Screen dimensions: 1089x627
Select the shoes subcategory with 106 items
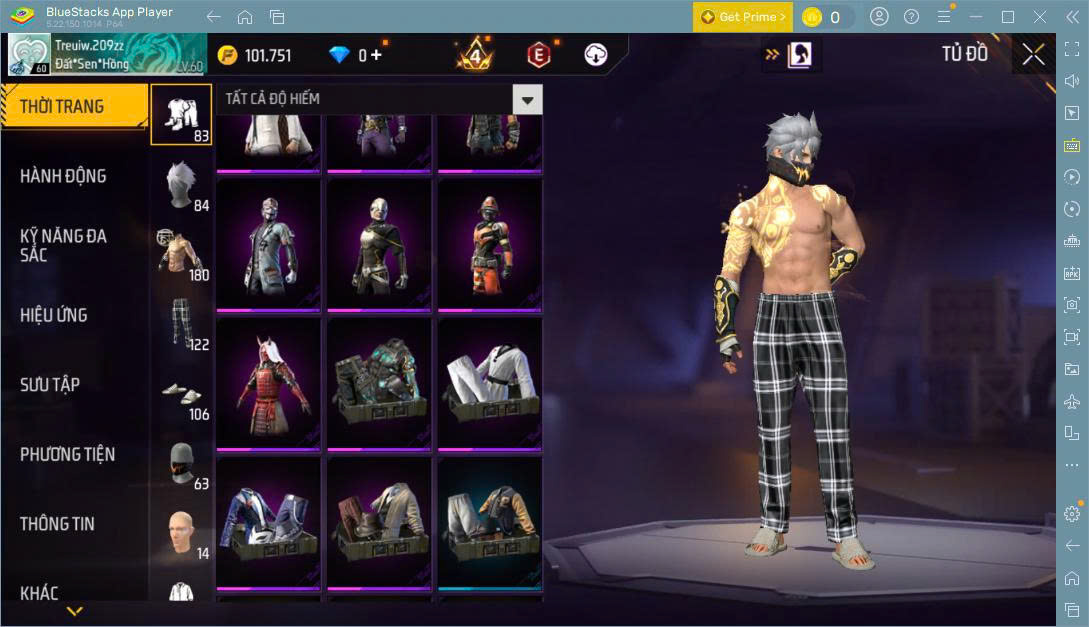click(x=182, y=393)
